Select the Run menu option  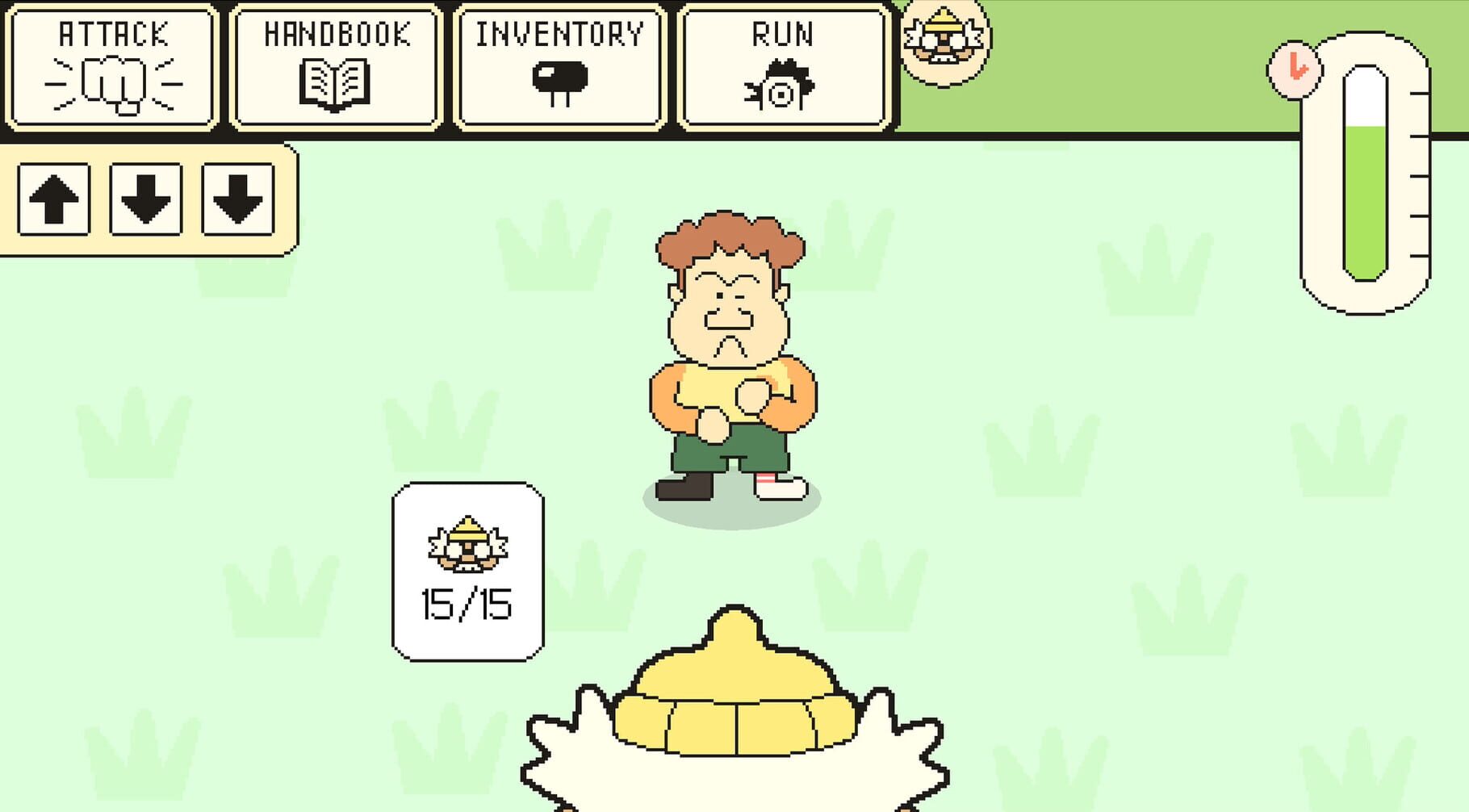tap(781, 32)
